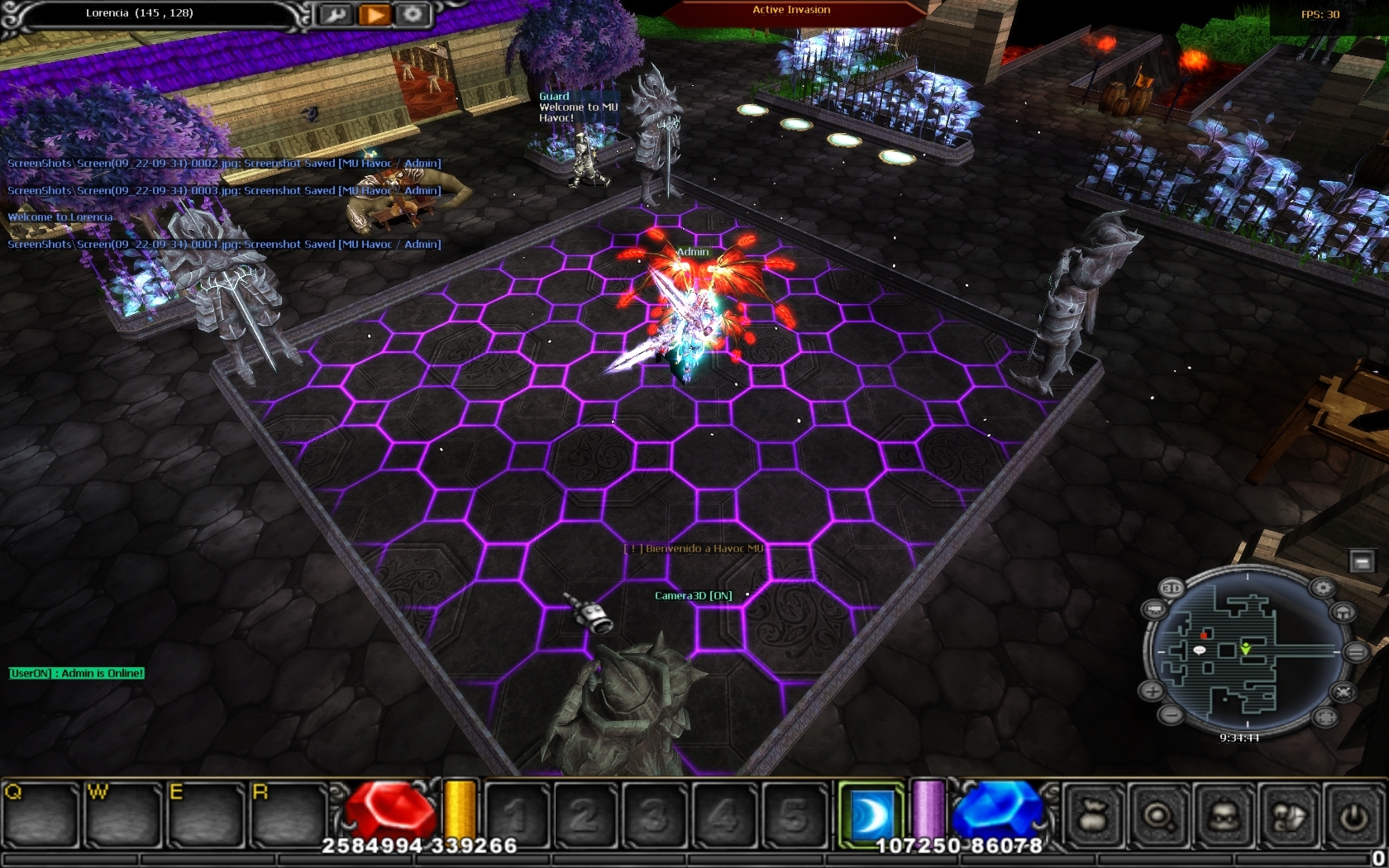Minimize the minimap panel
Viewport: 1389px width, 868px height.
click(x=1361, y=562)
